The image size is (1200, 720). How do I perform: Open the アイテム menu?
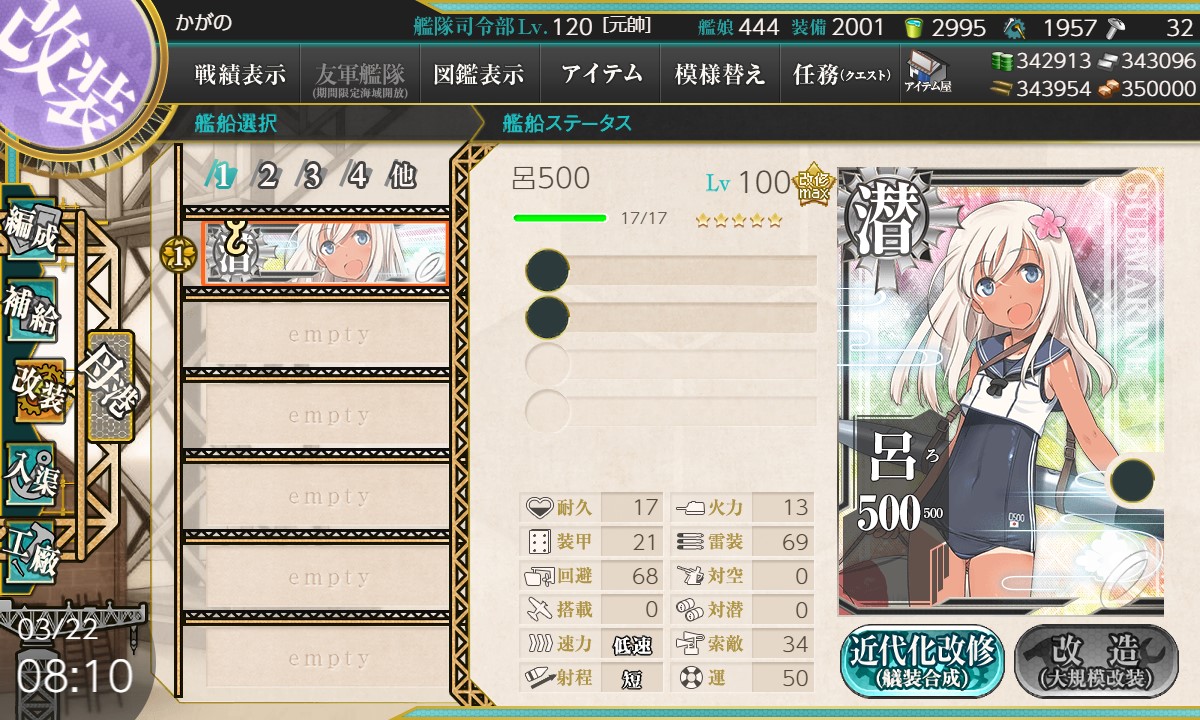(600, 75)
